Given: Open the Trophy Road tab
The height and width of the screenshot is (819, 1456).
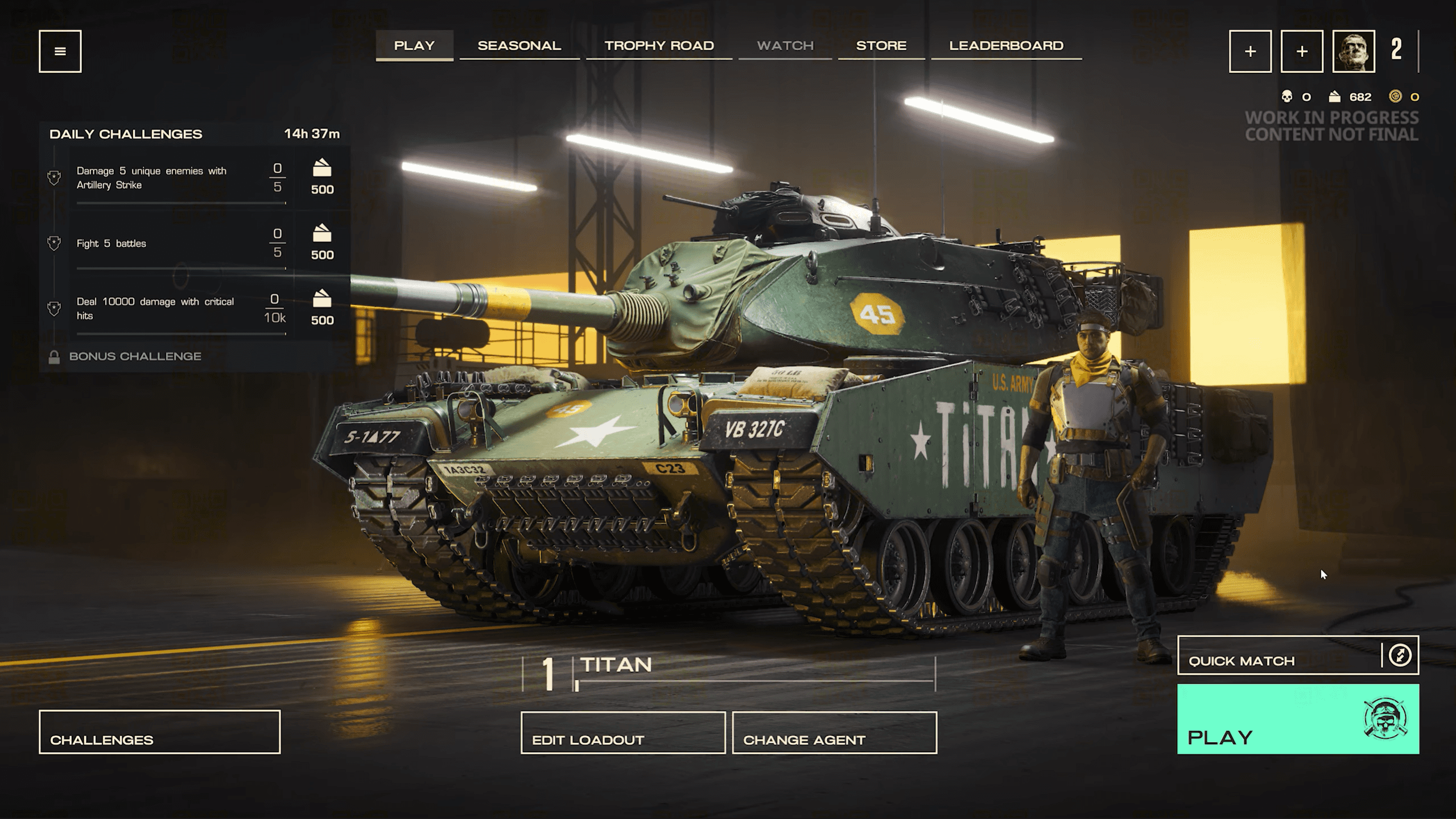Looking at the screenshot, I should [659, 46].
